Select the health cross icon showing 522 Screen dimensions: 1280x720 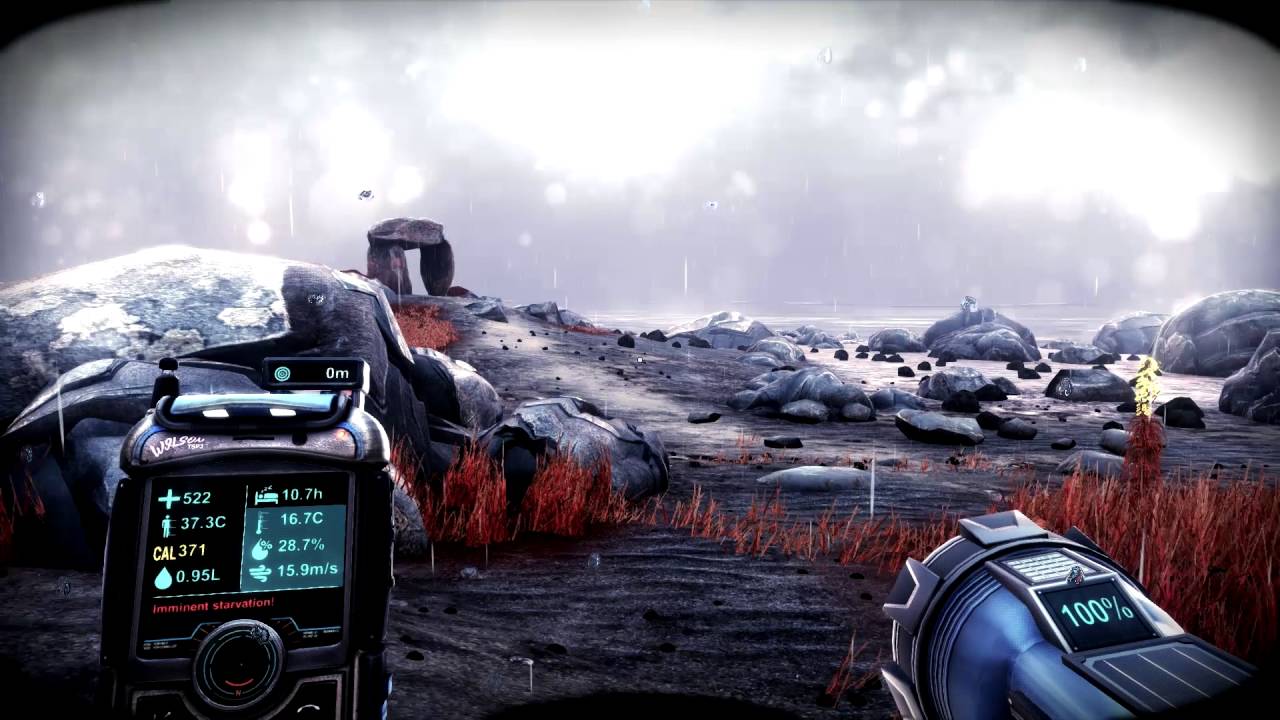pyautogui.click(x=168, y=499)
